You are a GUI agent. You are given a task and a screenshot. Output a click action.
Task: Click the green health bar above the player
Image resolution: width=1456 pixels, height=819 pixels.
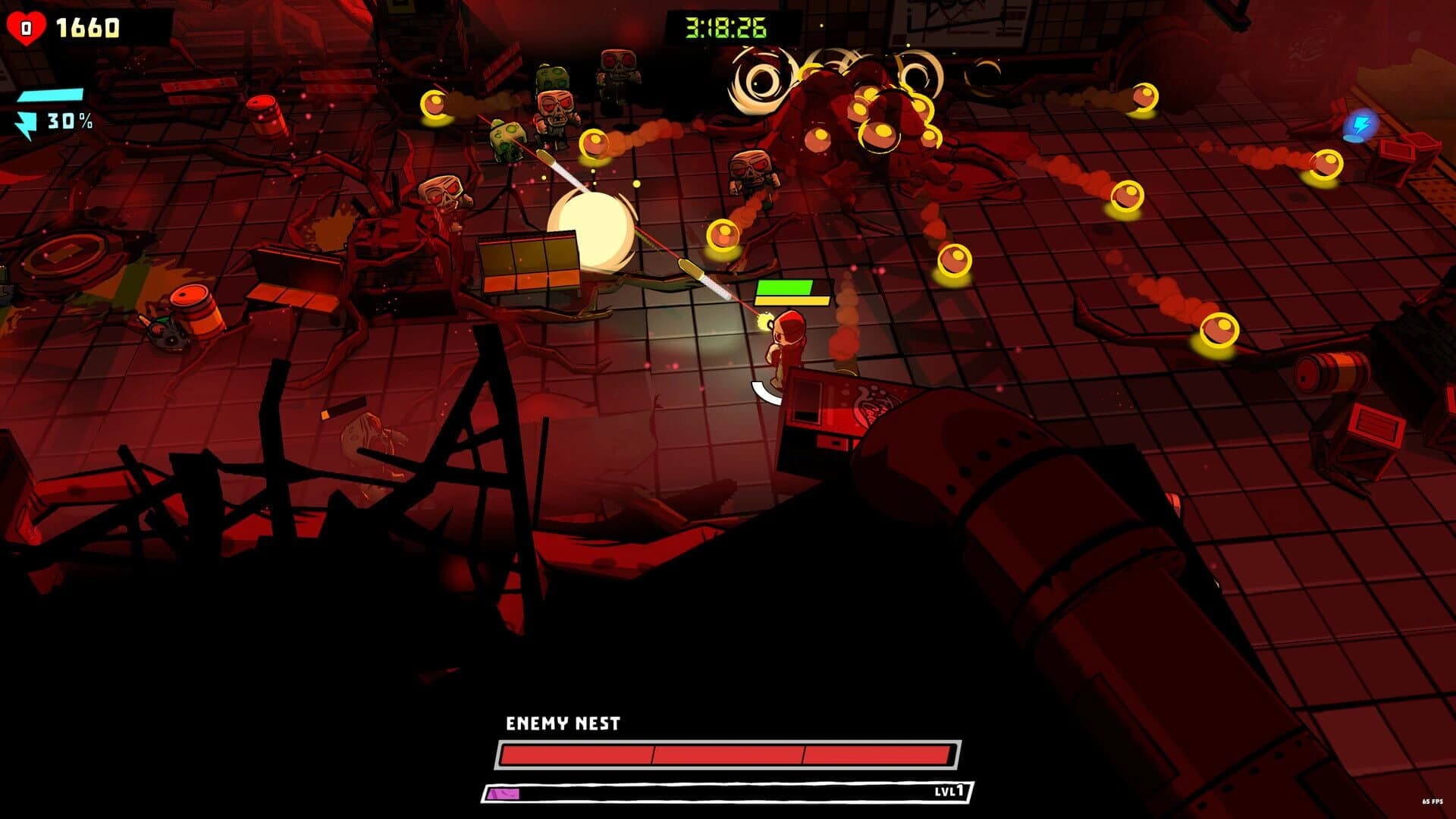785,288
